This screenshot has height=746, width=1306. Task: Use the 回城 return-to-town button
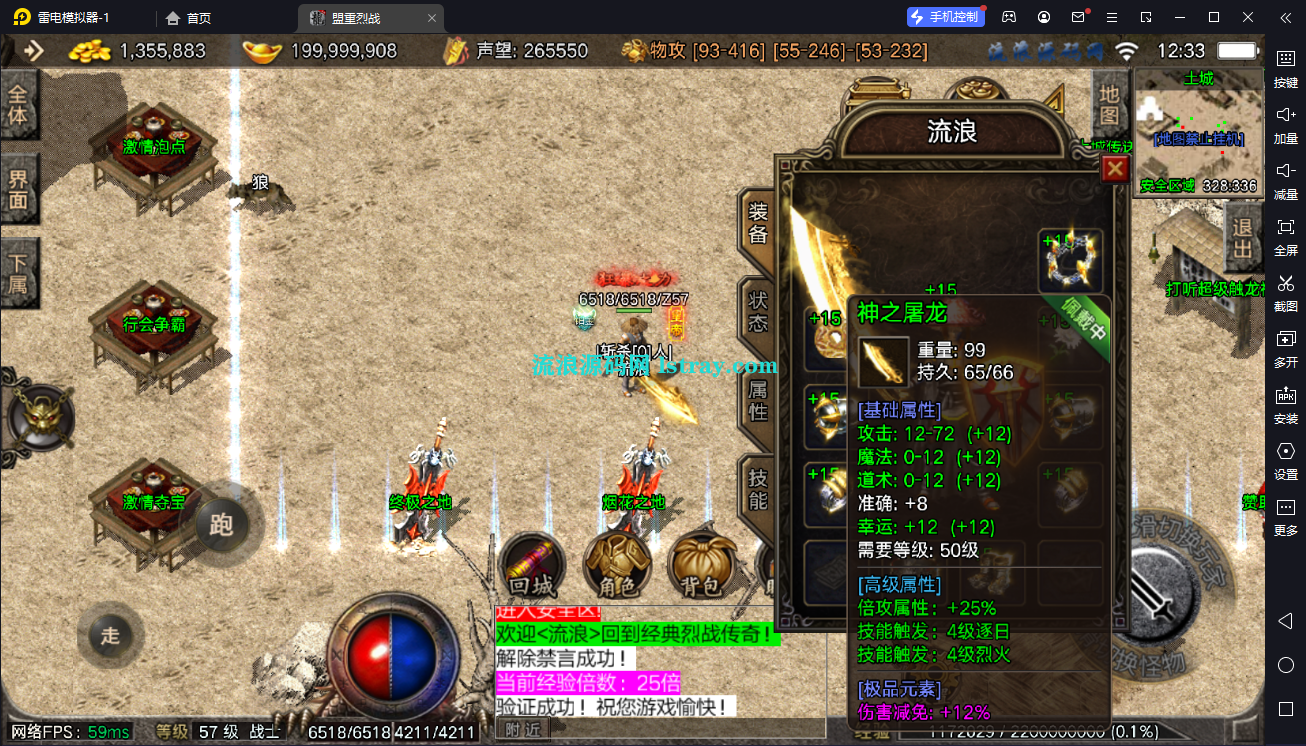531,566
